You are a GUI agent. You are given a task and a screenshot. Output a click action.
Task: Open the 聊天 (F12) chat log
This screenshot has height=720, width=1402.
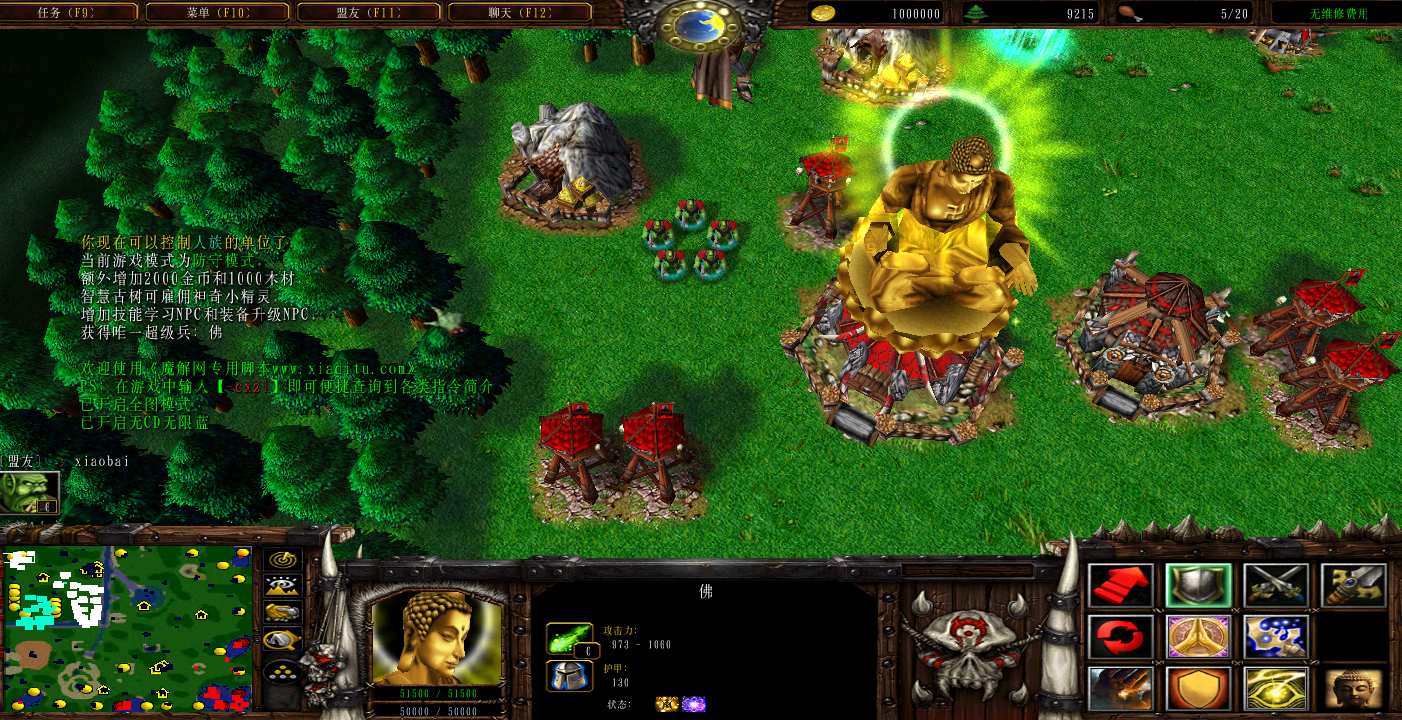pyautogui.click(x=522, y=13)
